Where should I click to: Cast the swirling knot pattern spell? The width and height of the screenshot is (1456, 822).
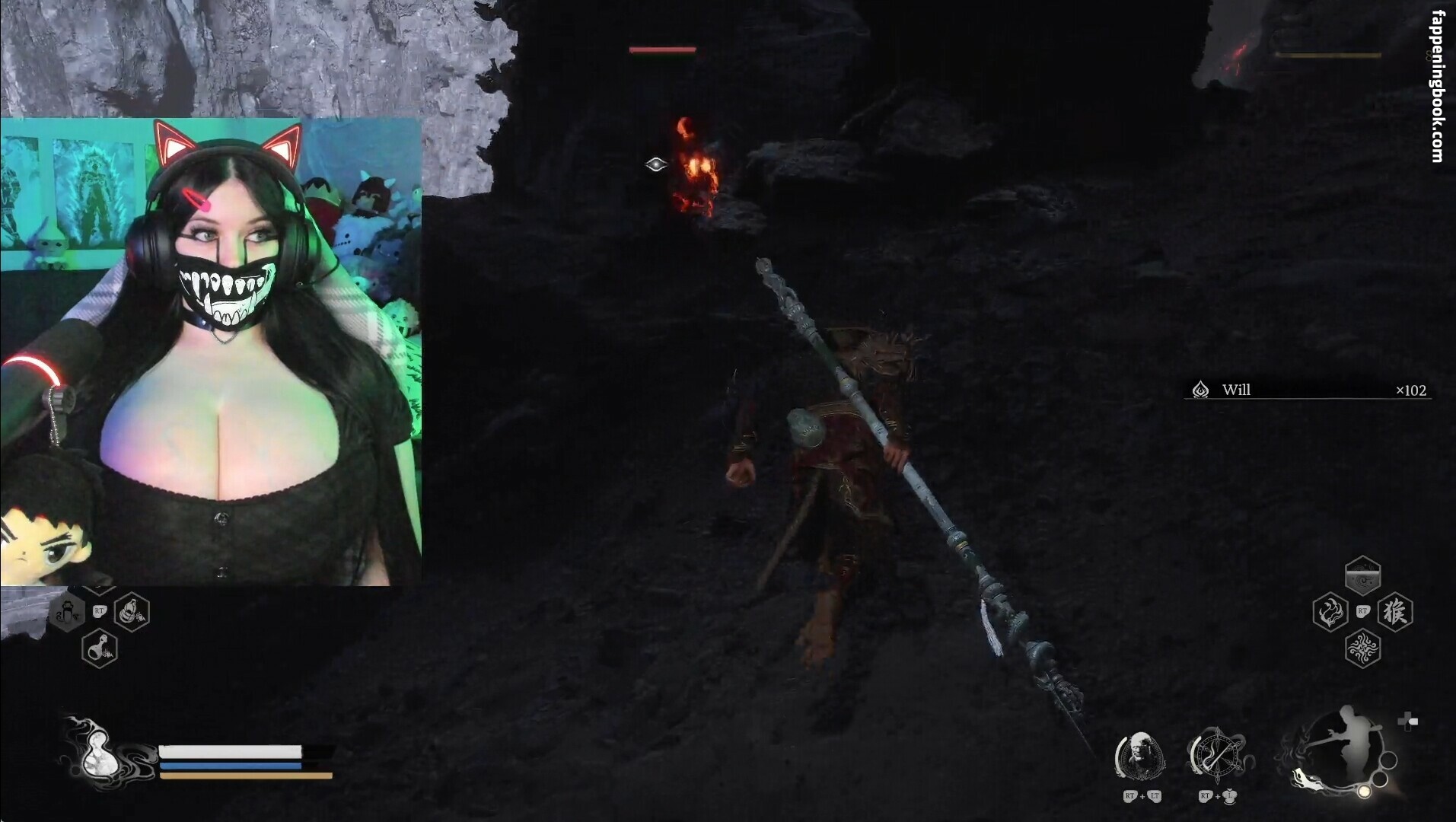point(1362,648)
